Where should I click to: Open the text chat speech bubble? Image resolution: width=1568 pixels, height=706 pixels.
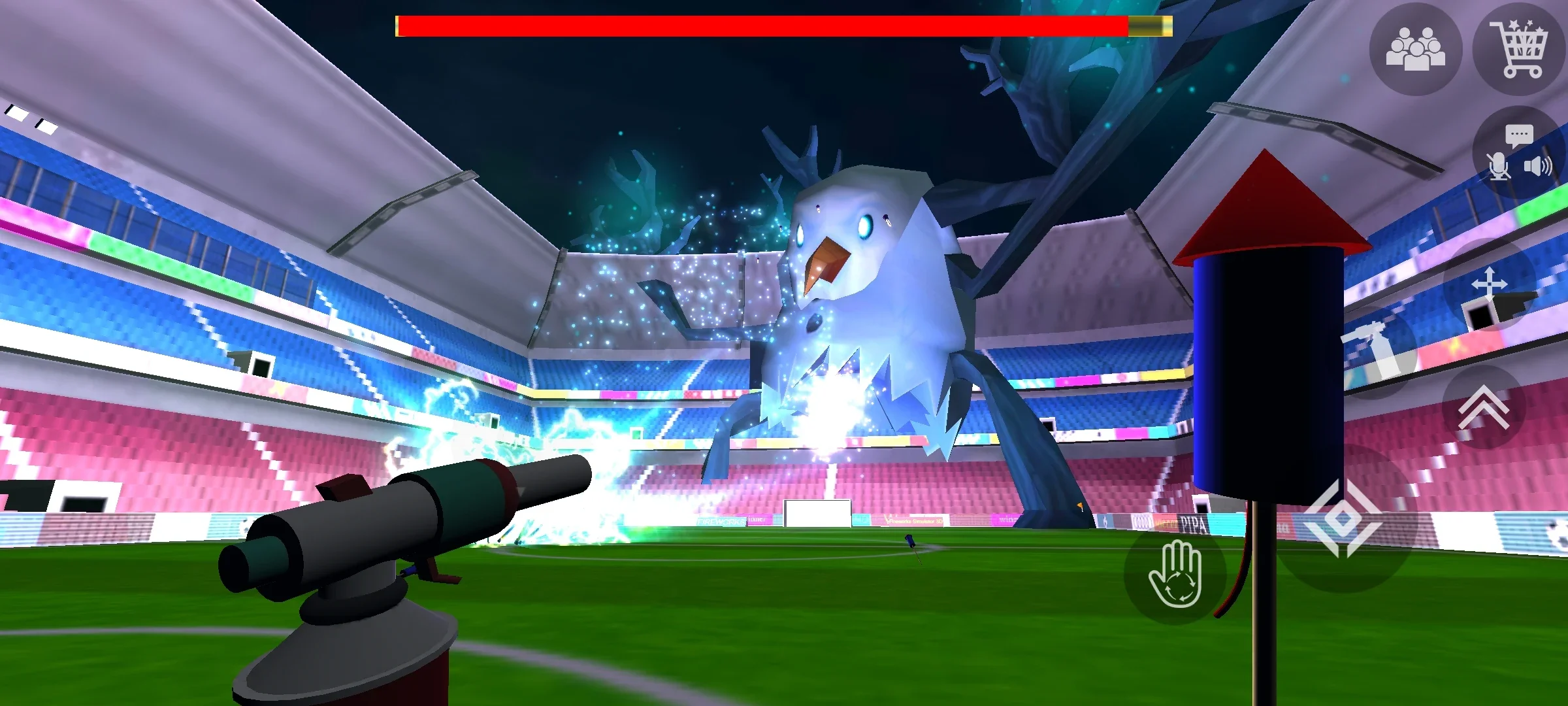(1519, 136)
